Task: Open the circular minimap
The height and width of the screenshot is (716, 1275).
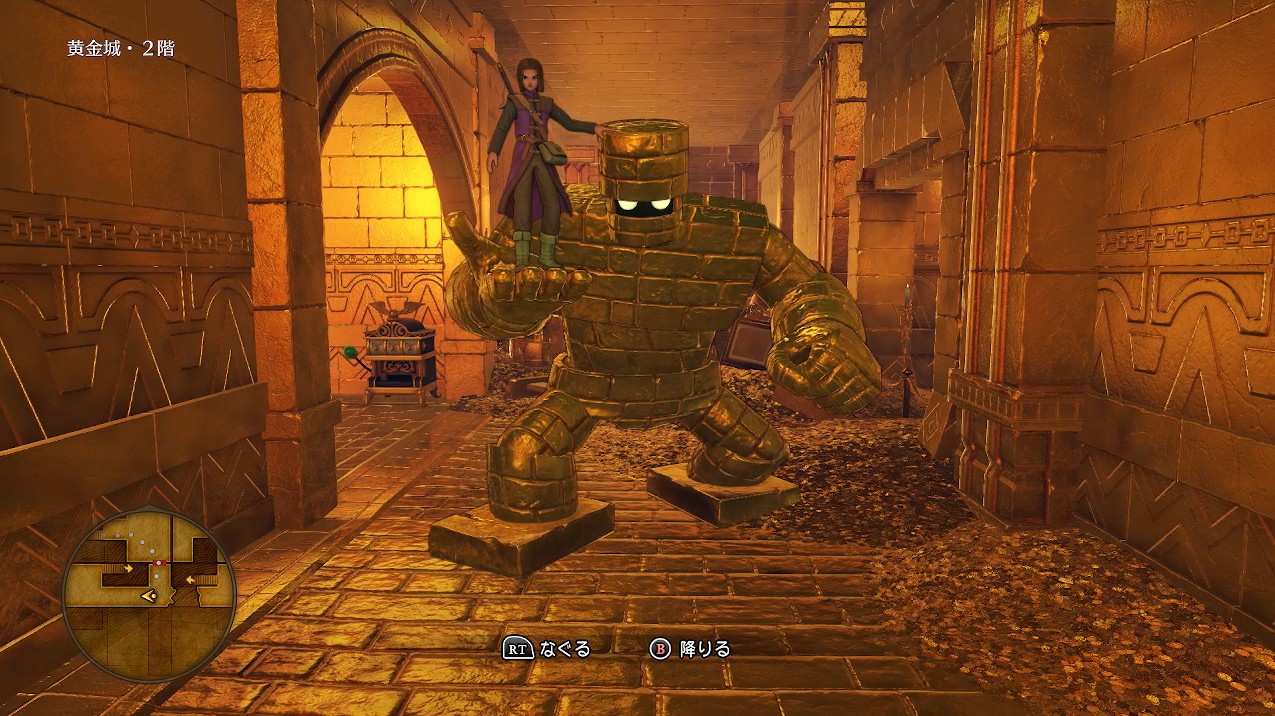Action: tap(149, 595)
